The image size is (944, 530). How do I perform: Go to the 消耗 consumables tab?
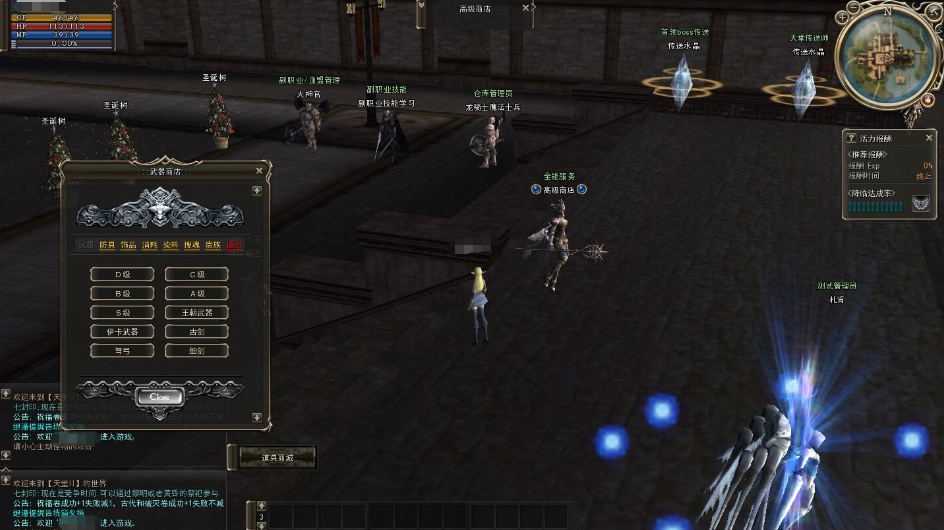point(150,245)
